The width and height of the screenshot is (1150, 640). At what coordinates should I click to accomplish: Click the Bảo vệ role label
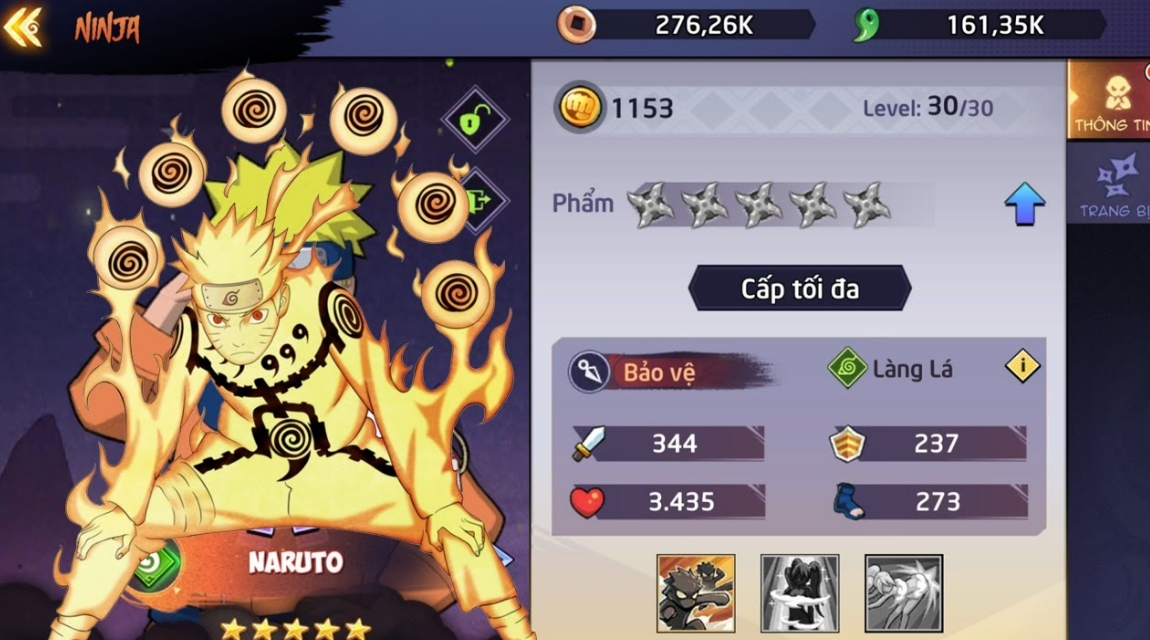click(659, 372)
